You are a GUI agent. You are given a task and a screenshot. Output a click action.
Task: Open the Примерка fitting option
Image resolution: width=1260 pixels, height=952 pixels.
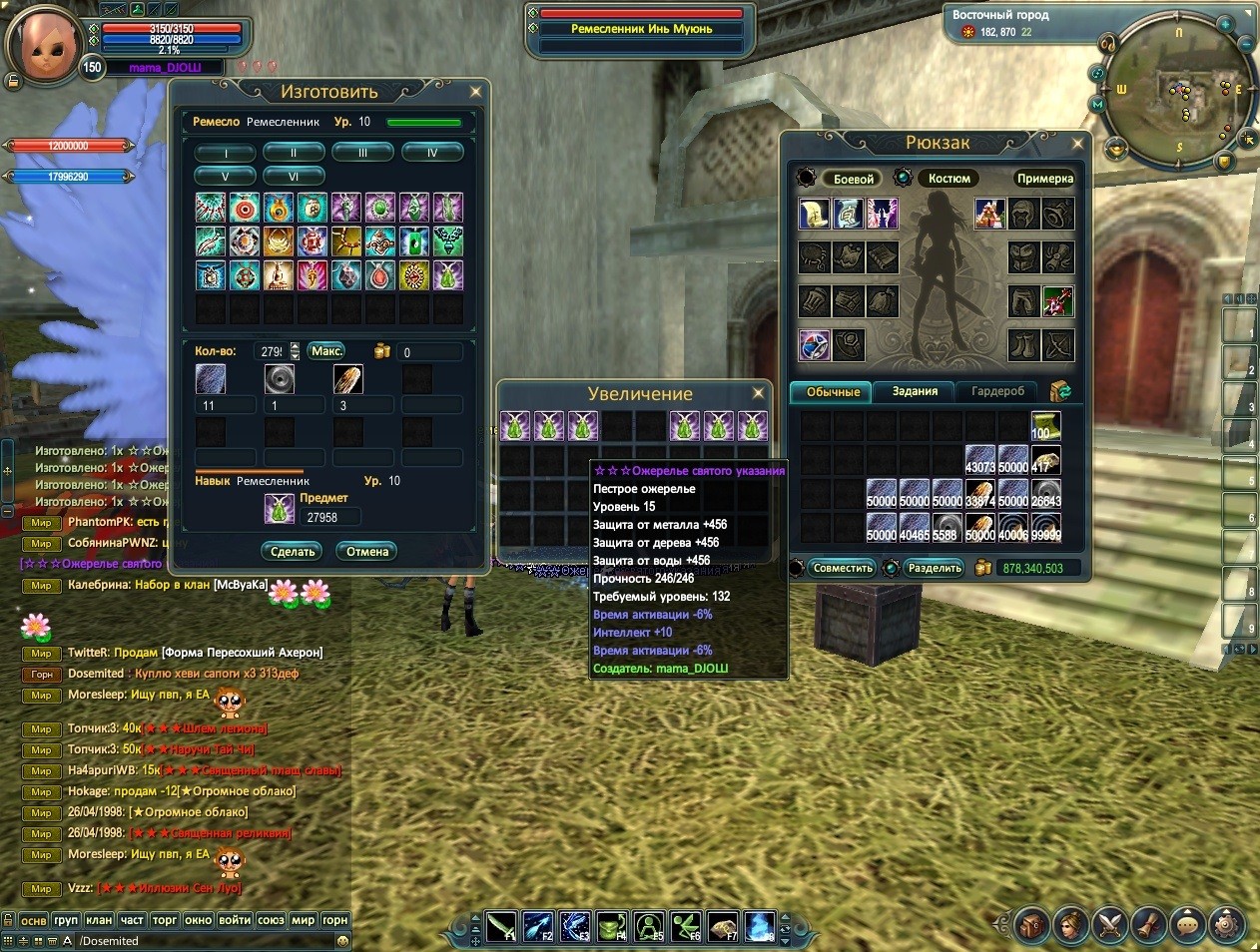click(1044, 179)
